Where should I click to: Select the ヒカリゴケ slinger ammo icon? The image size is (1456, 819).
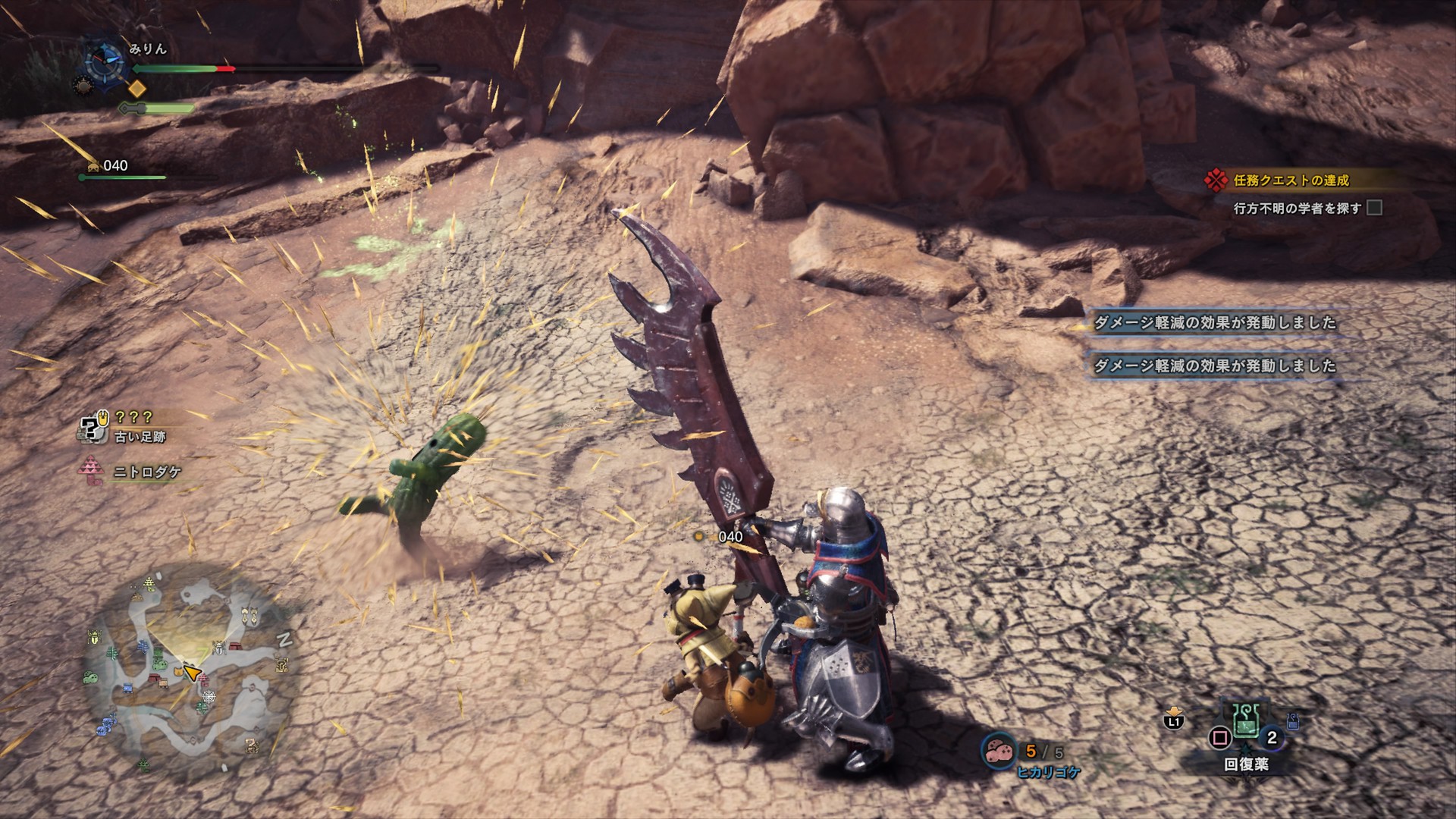(999, 750)
